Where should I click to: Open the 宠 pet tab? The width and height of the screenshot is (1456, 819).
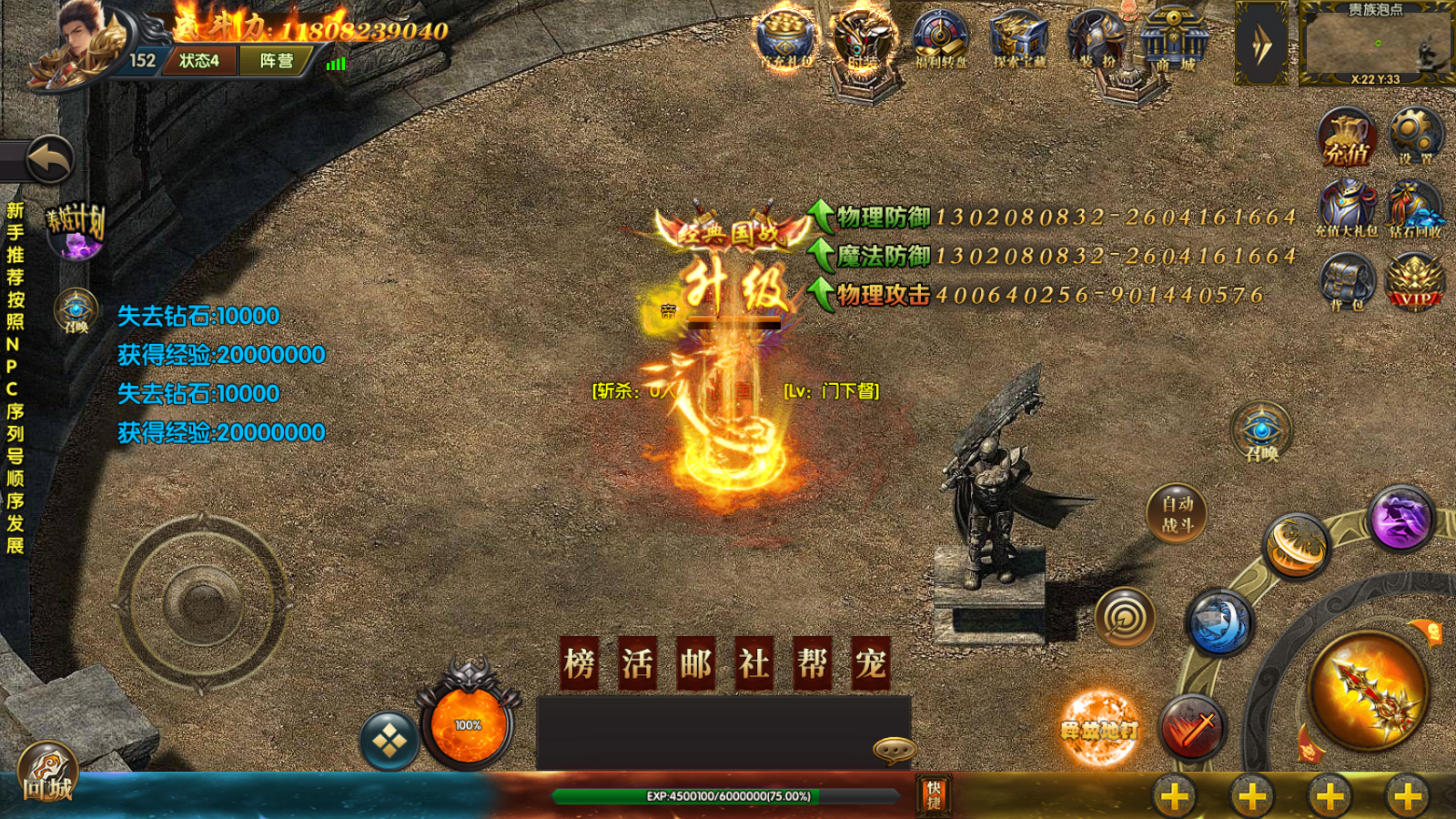coord(870,663)
